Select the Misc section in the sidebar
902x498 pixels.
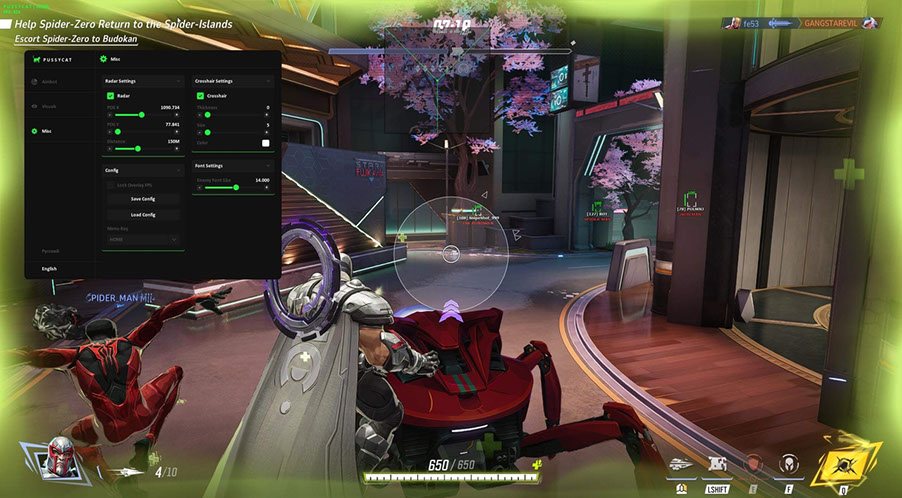pos(46,131)
